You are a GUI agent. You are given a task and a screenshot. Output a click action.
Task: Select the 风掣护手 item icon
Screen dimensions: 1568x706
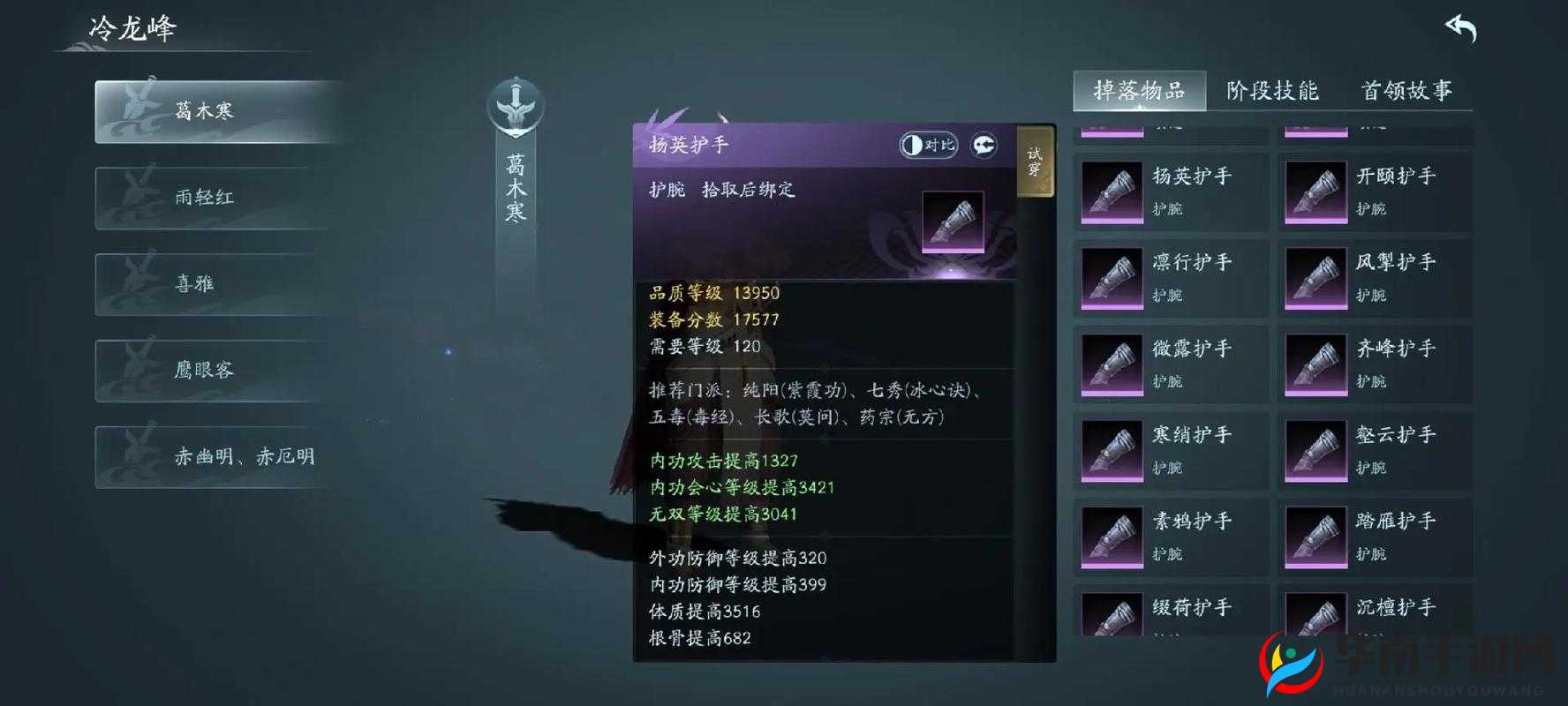click(x=1316, y=277)
